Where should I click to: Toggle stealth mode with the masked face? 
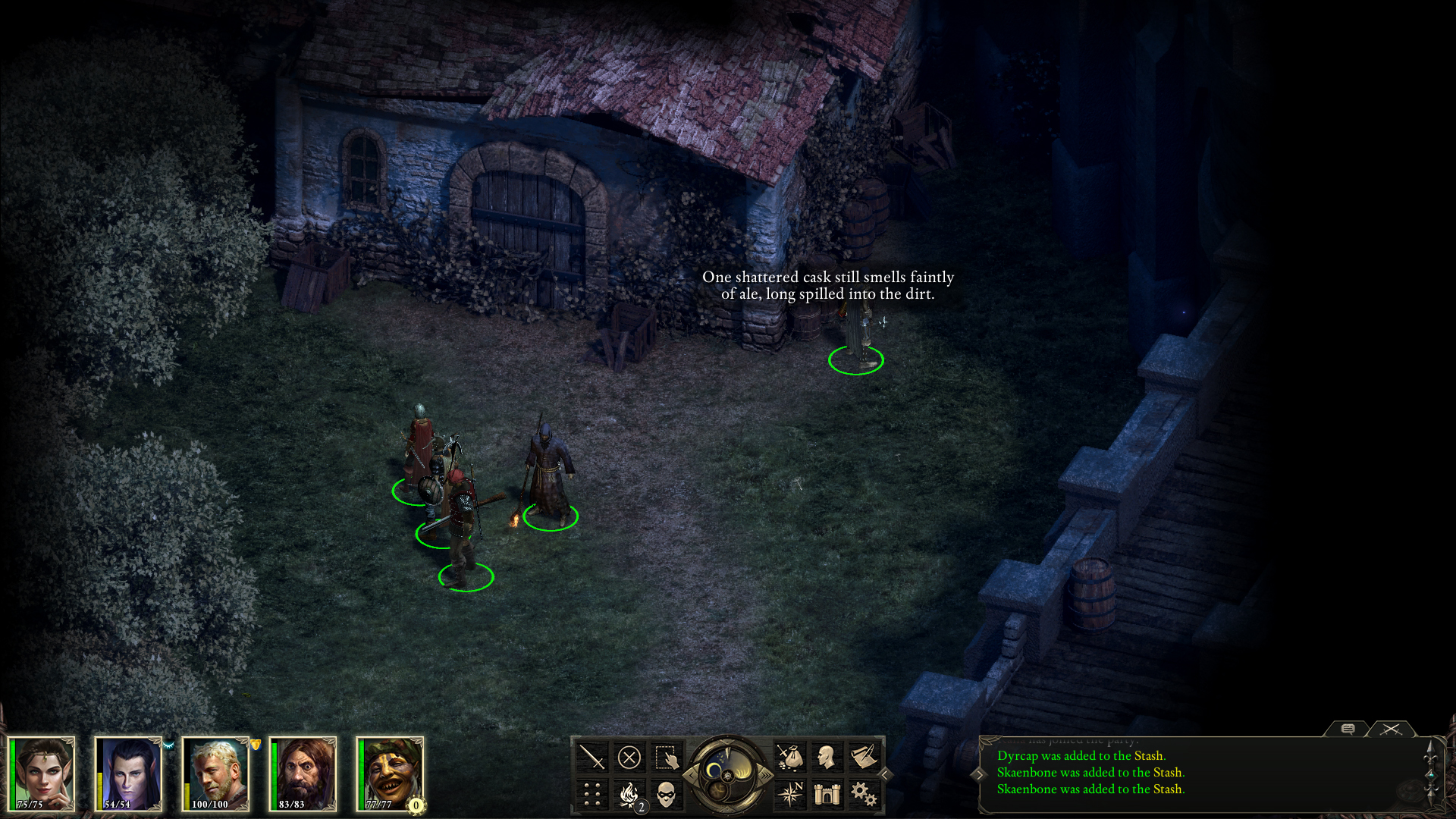pyautogui.click(x=666, y=794)
